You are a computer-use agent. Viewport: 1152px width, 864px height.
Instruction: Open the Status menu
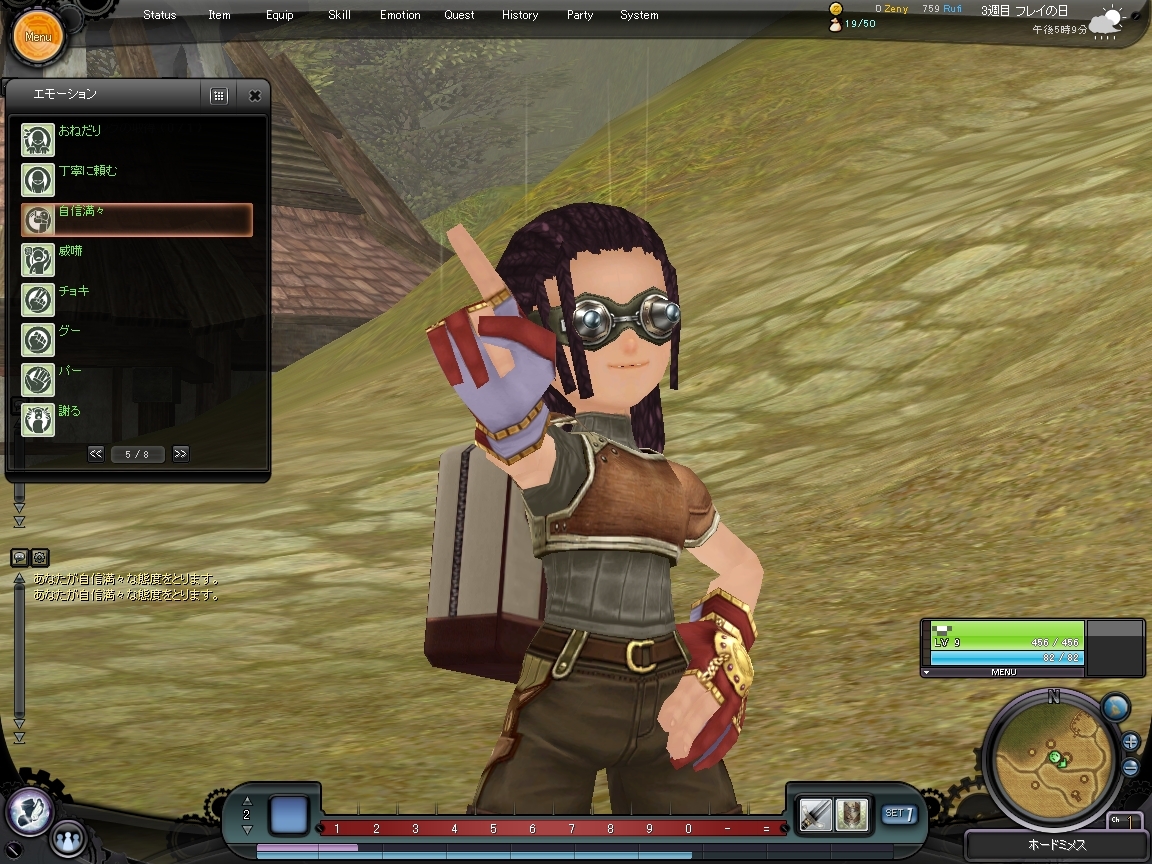coord(159,15)
